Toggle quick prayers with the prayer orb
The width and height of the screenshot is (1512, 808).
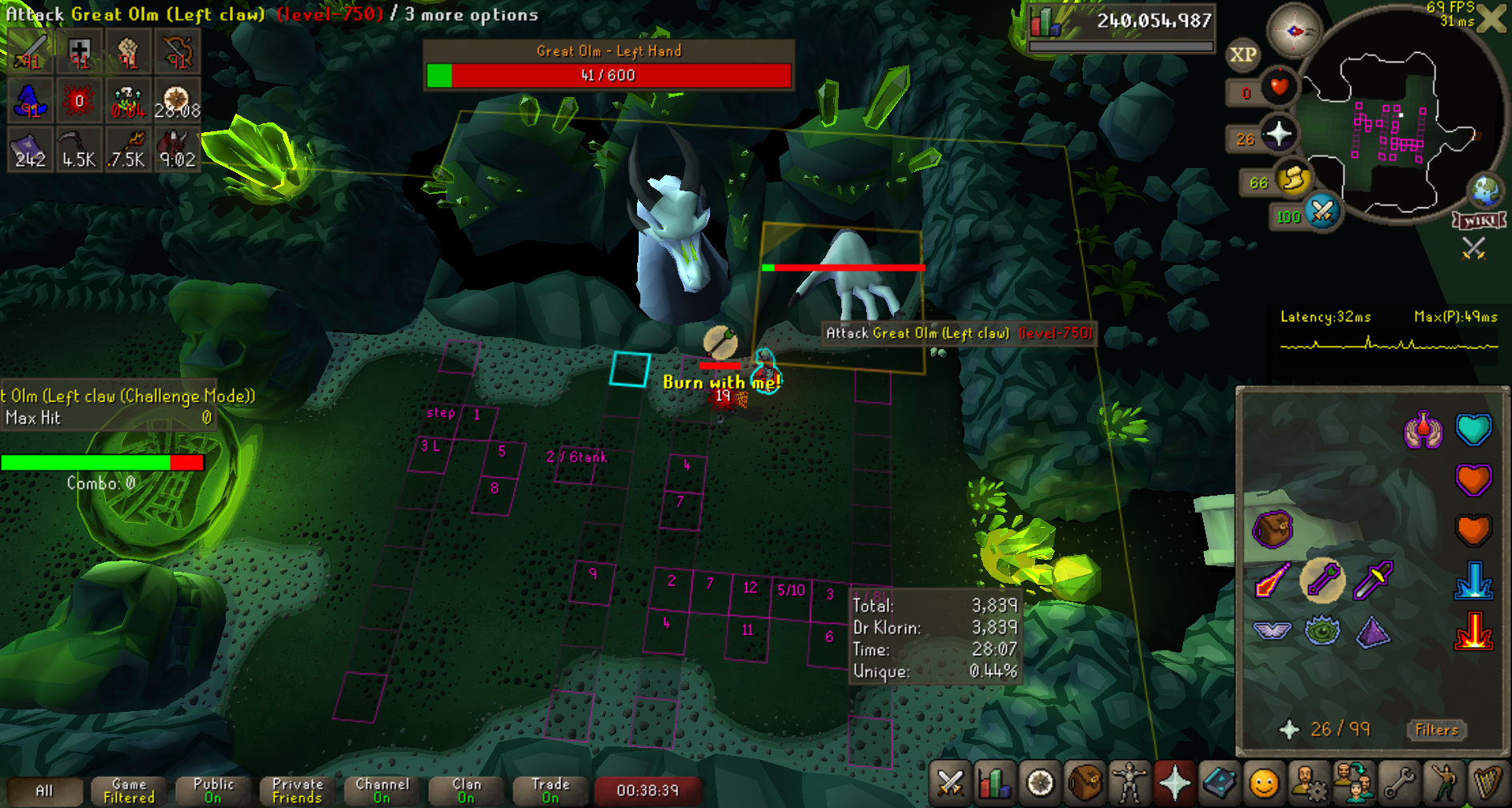coord(1278,134)
